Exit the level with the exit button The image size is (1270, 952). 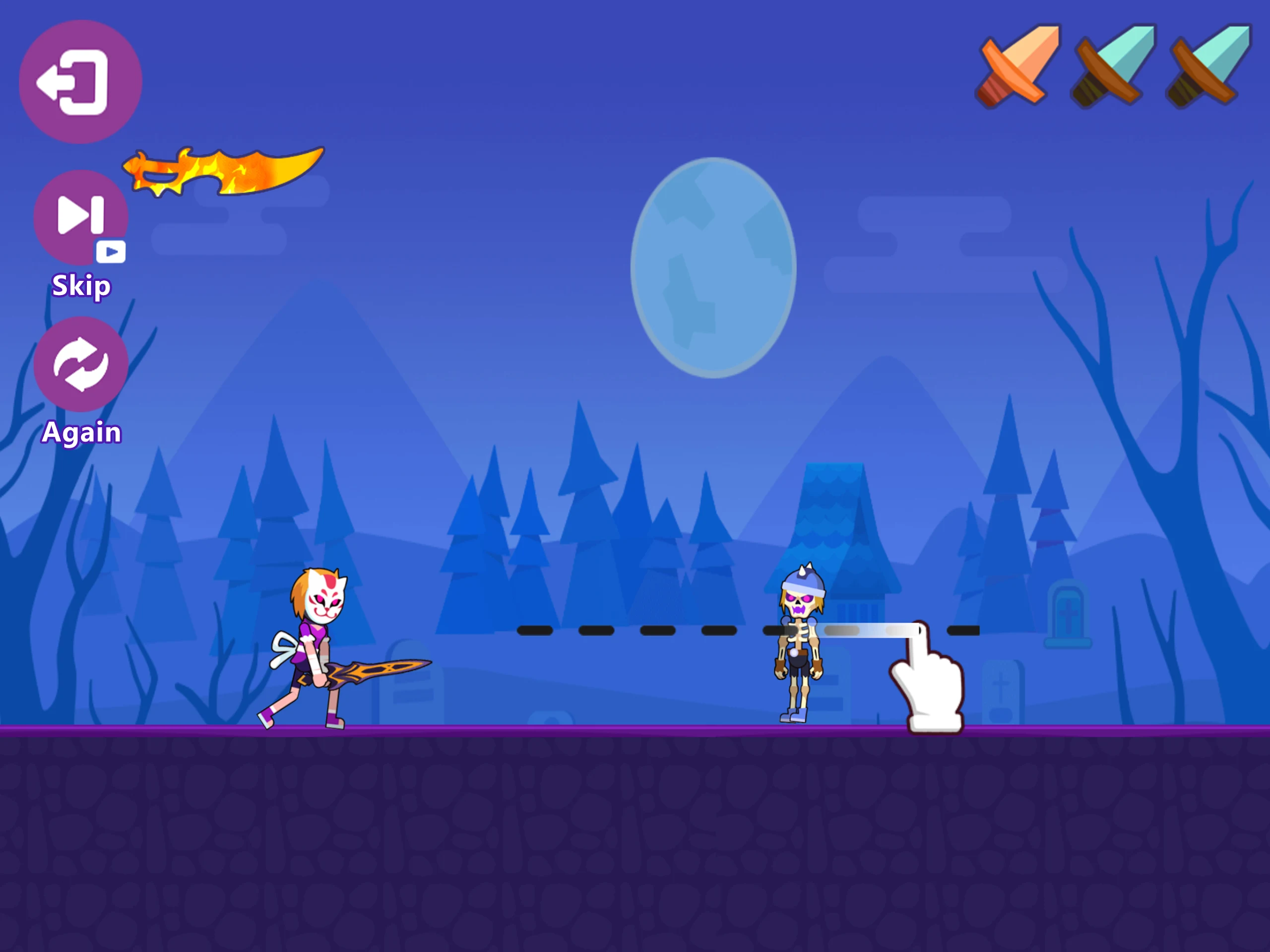pyautogui.click(x=80, y=82)
